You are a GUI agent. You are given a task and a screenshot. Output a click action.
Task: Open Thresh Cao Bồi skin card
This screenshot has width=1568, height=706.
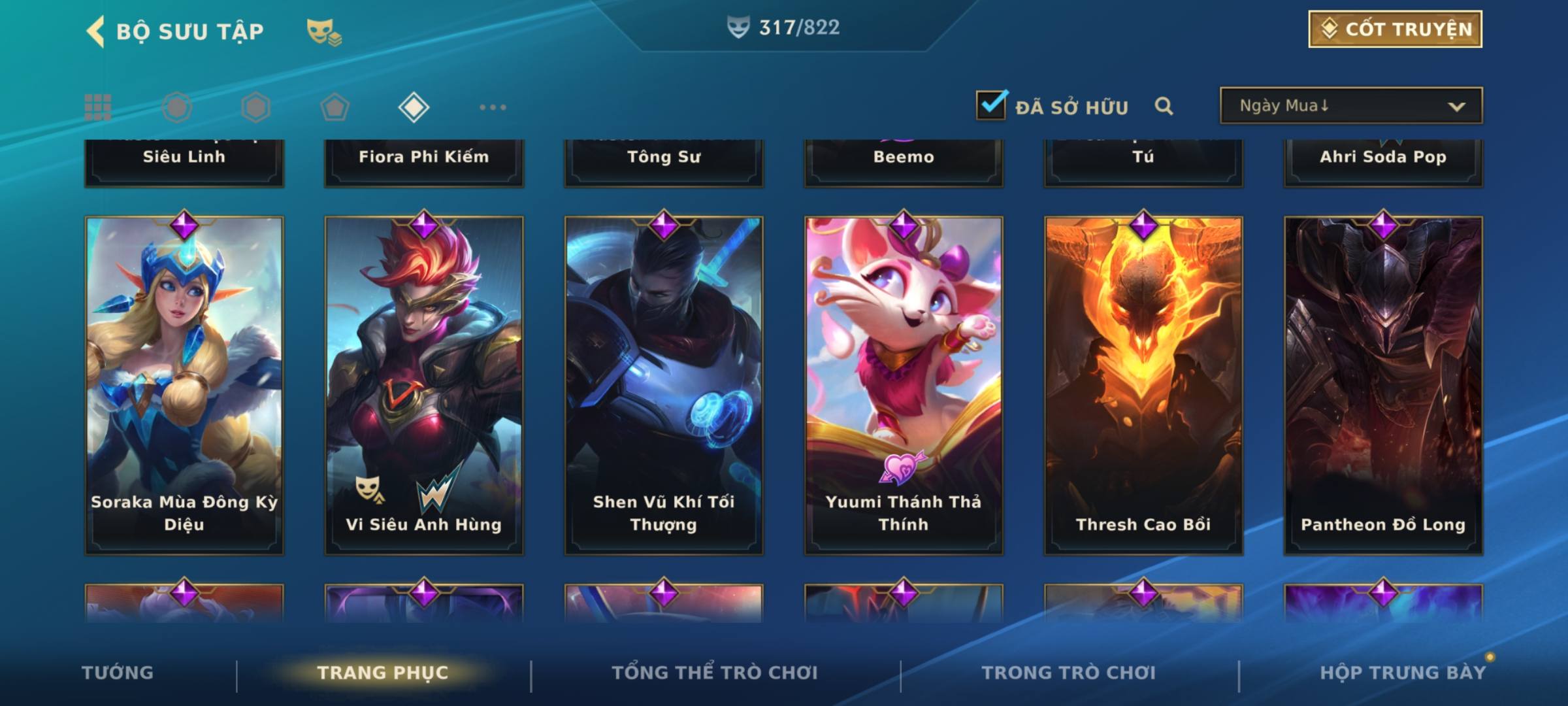(x=1143, y=386)
